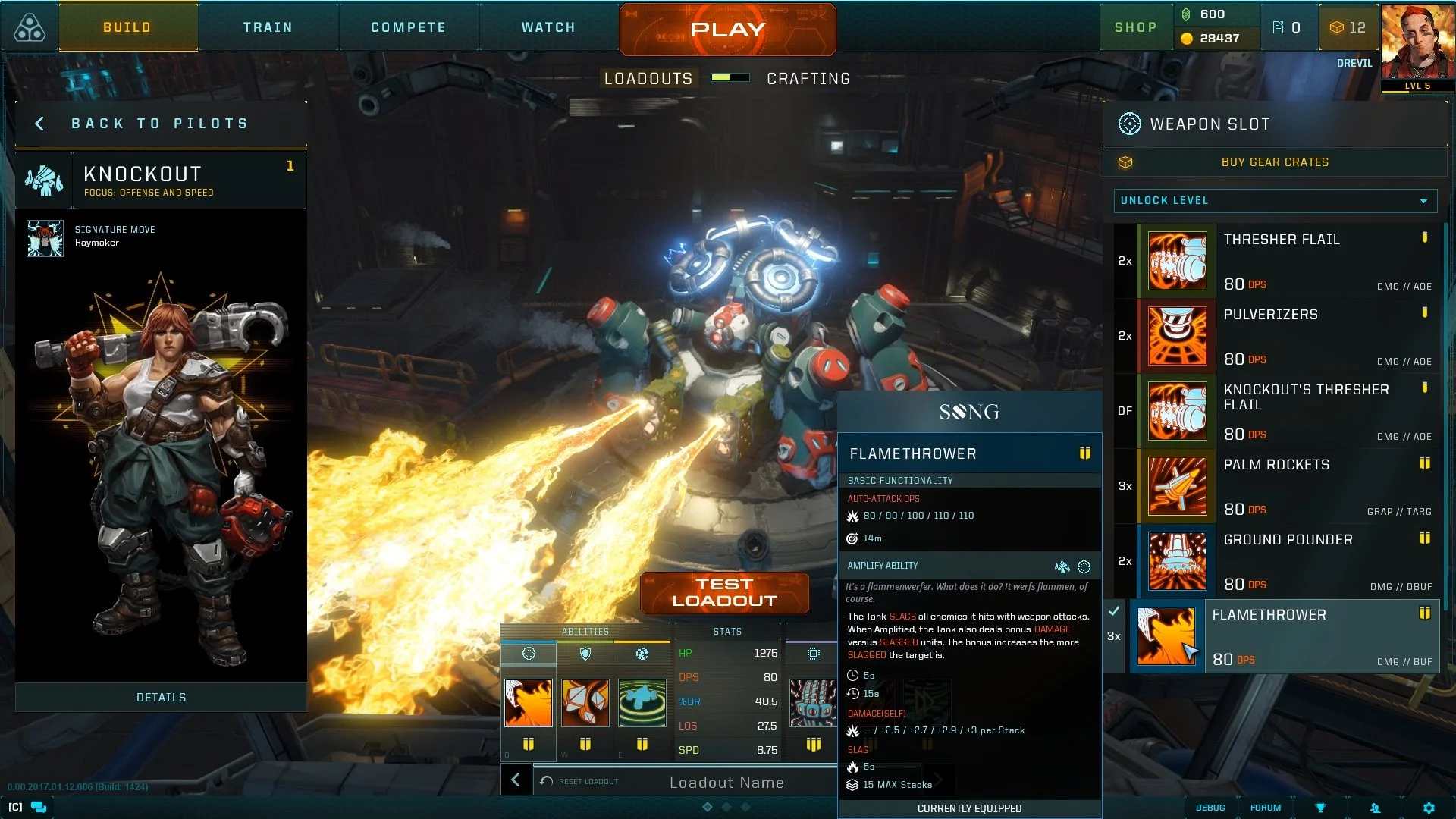
Task: Go to the Compete tab
Action: click(x=408, y=27)
